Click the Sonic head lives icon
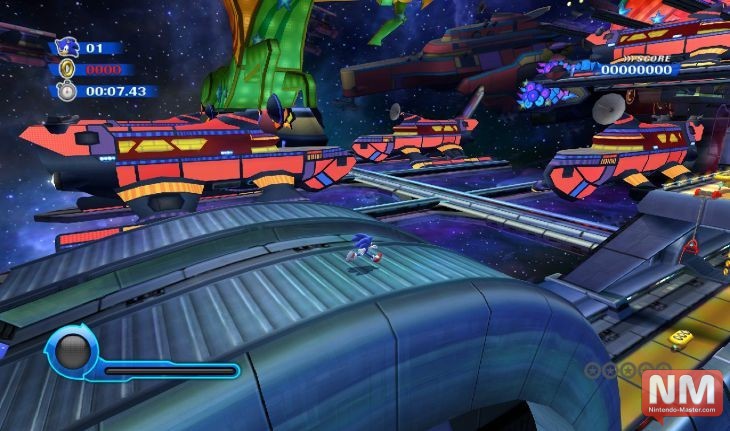This screenshot has height=431, width=730. pyautogui.click(x=68, y=46)
